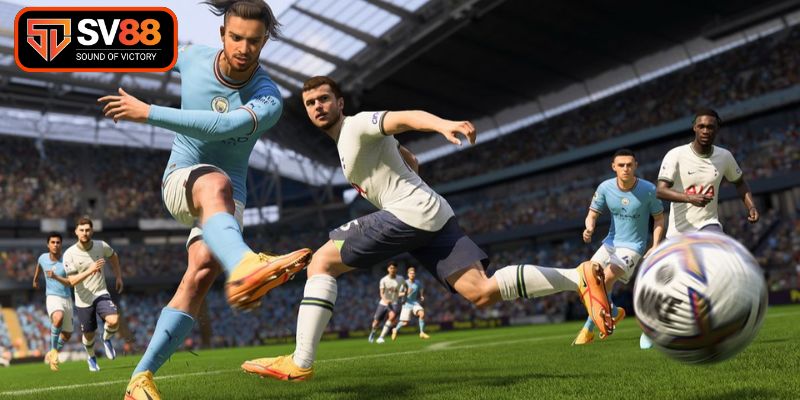800x400 pixels.
Task: Click the SV88 Sound of Victory logo
Action: [95, 39]
